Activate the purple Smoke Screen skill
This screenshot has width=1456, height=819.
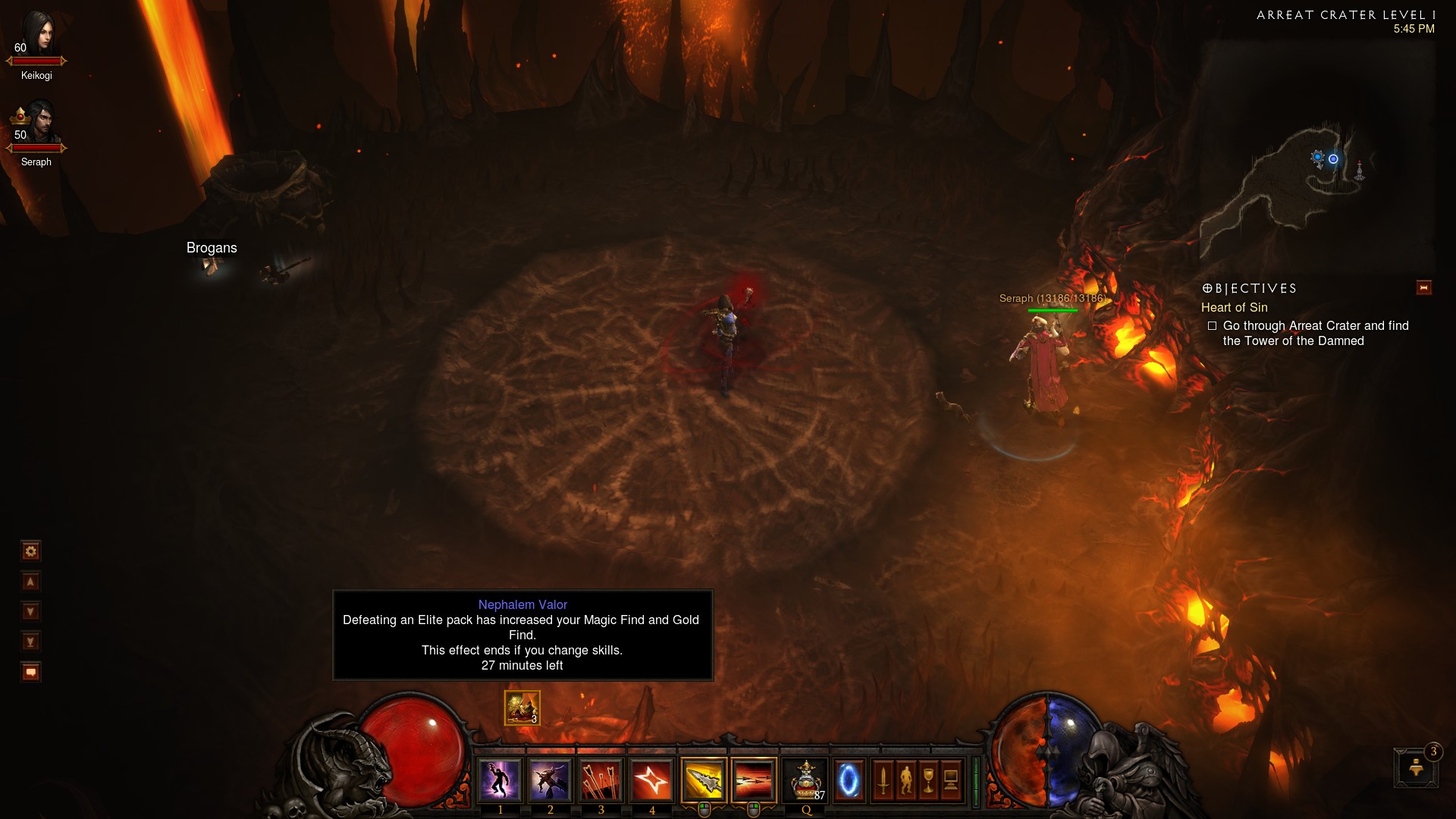point(500,780)
